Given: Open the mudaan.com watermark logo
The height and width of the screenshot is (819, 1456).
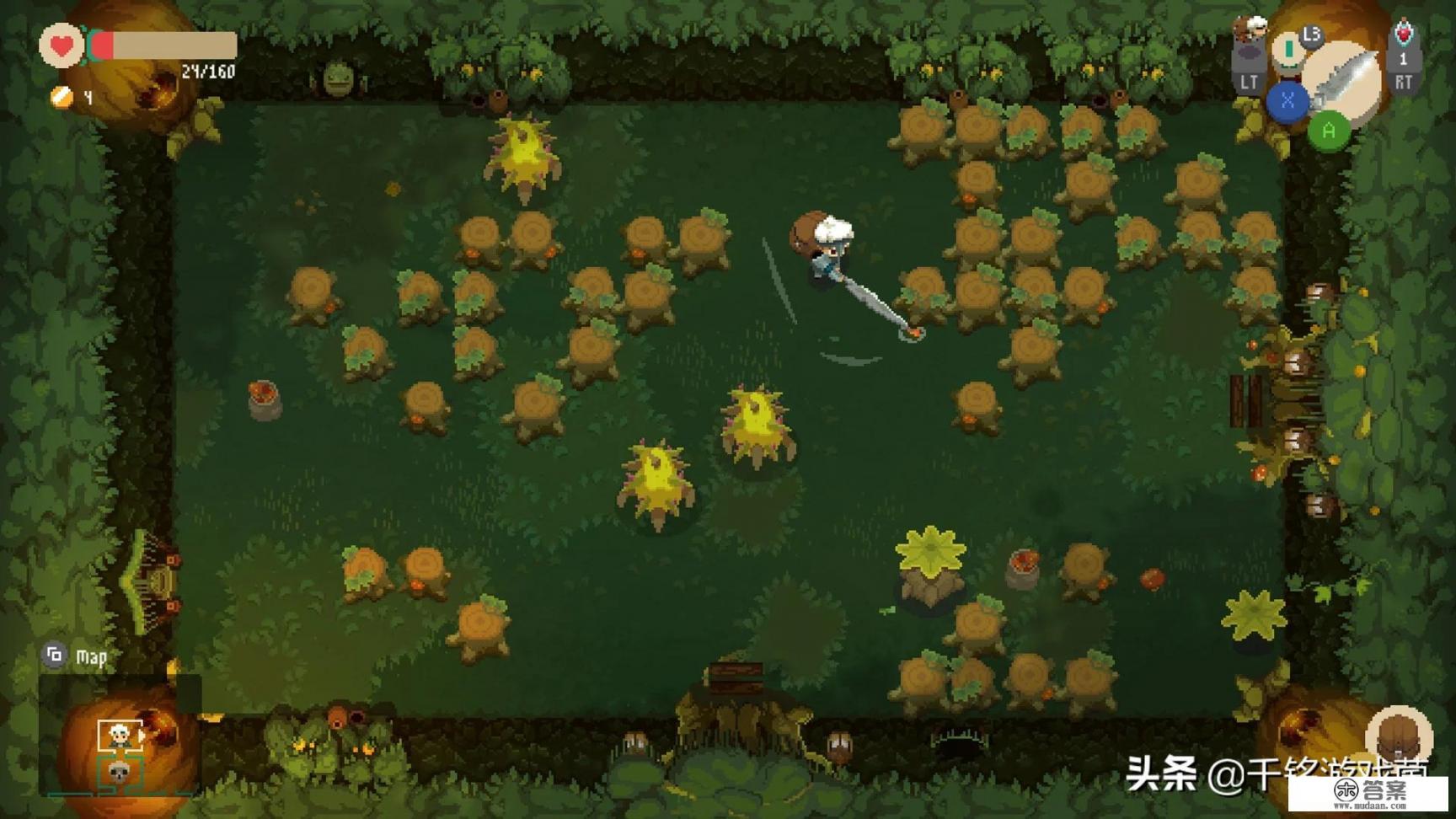Looking at the screenshot, I should click(x=1368, y=793).
